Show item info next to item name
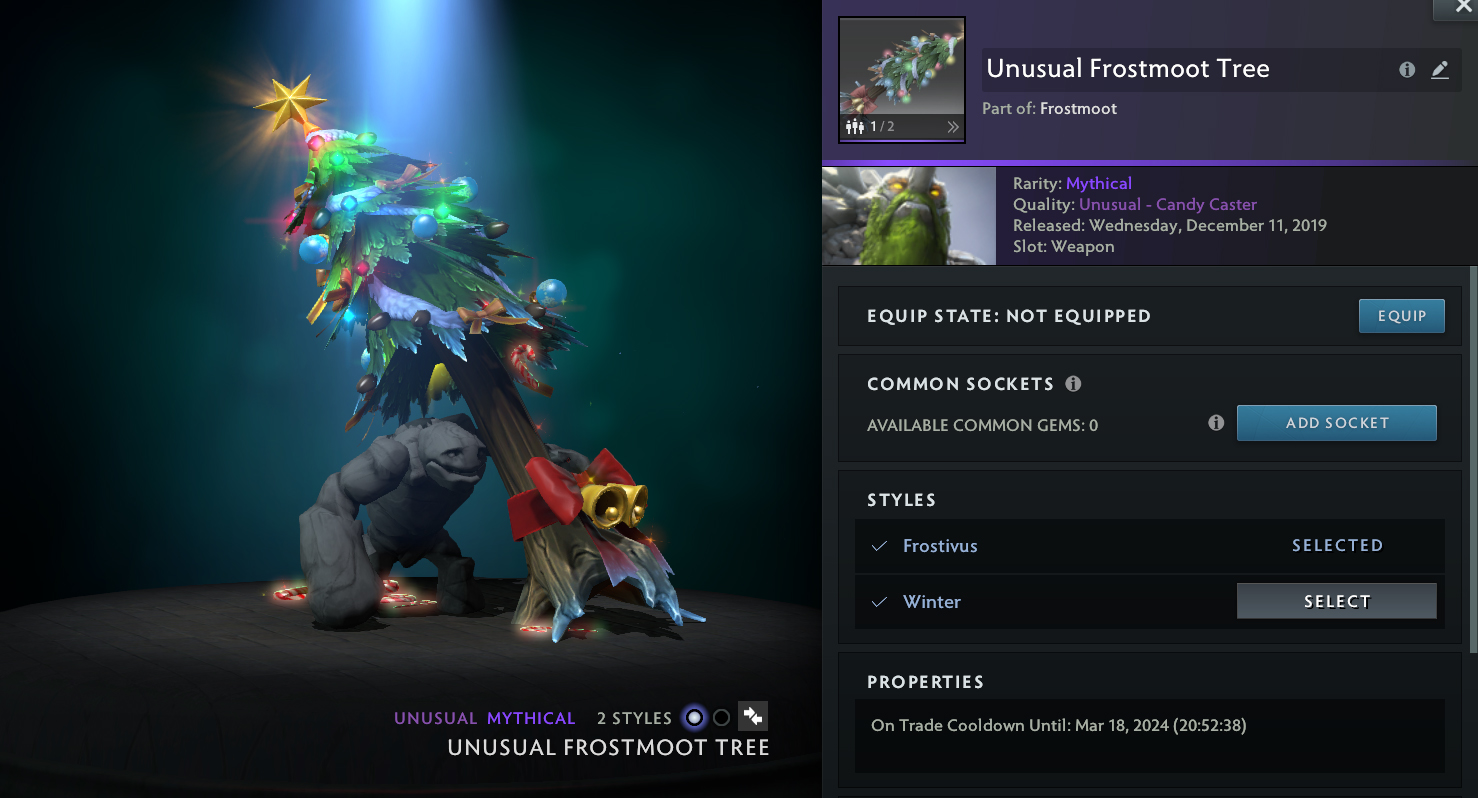 [1407, 70]
